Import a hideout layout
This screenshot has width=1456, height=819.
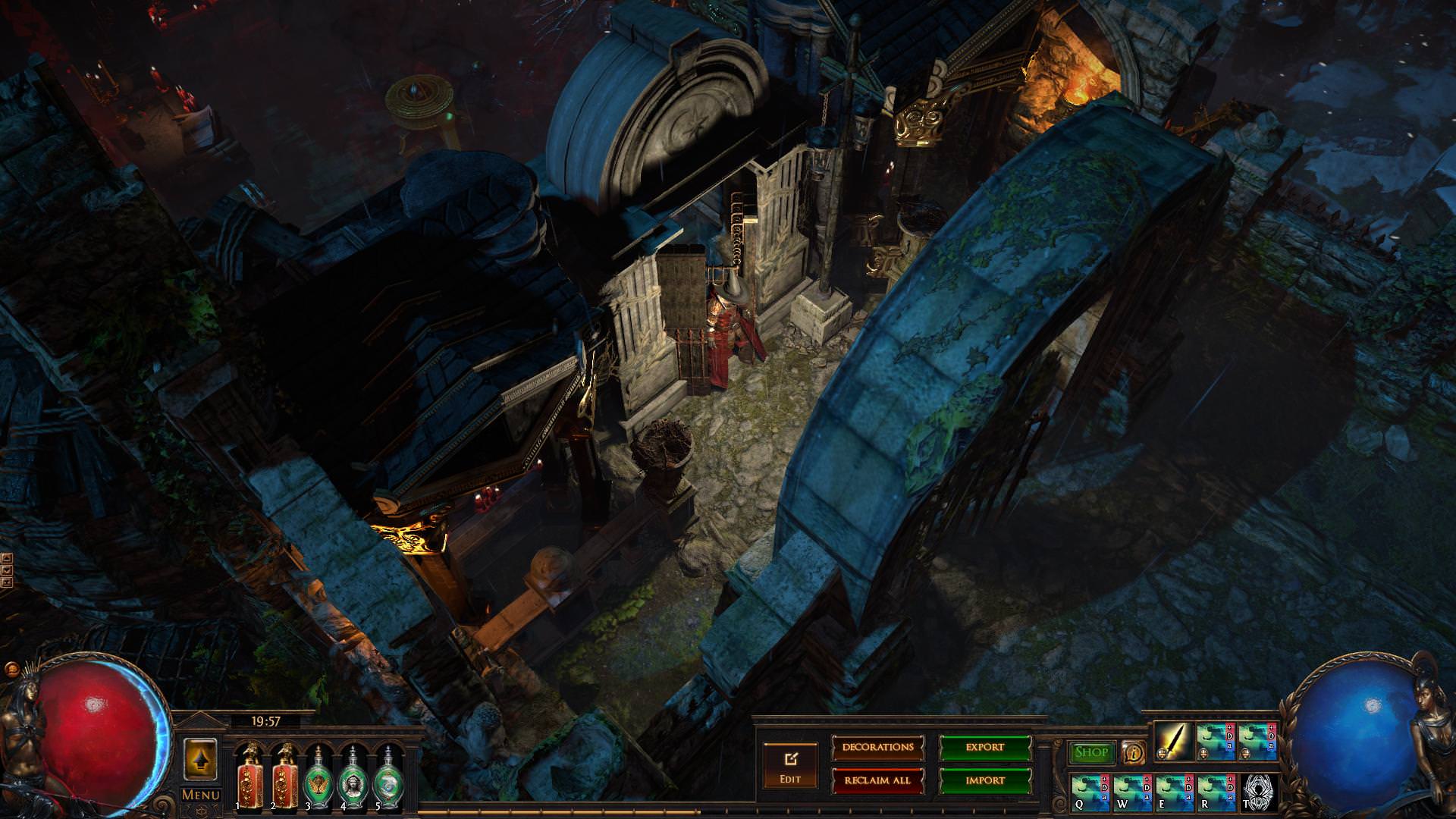(985, 780)
